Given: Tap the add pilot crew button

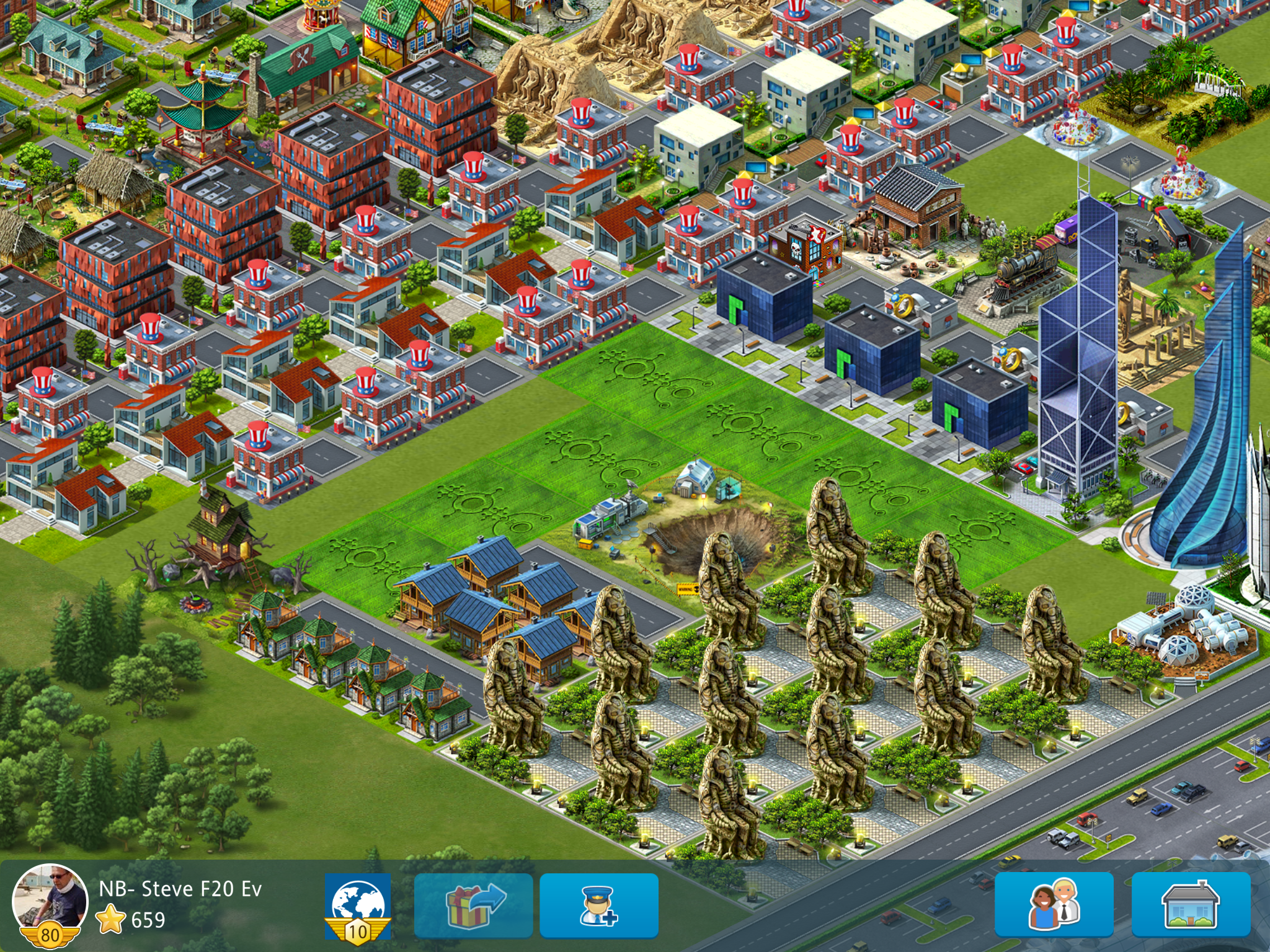Looking at the screenshot, I should [x=598, y=906].
